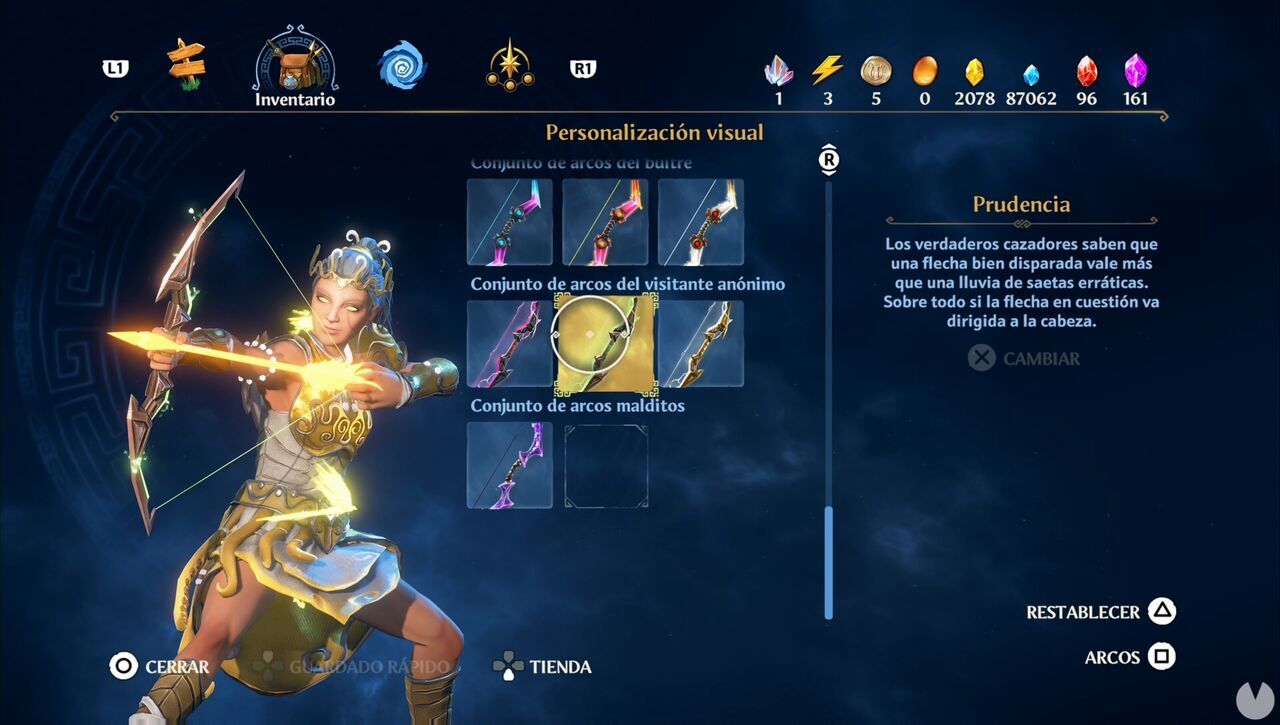Select the signpost journal icon near L1

[x=185, y=64]
